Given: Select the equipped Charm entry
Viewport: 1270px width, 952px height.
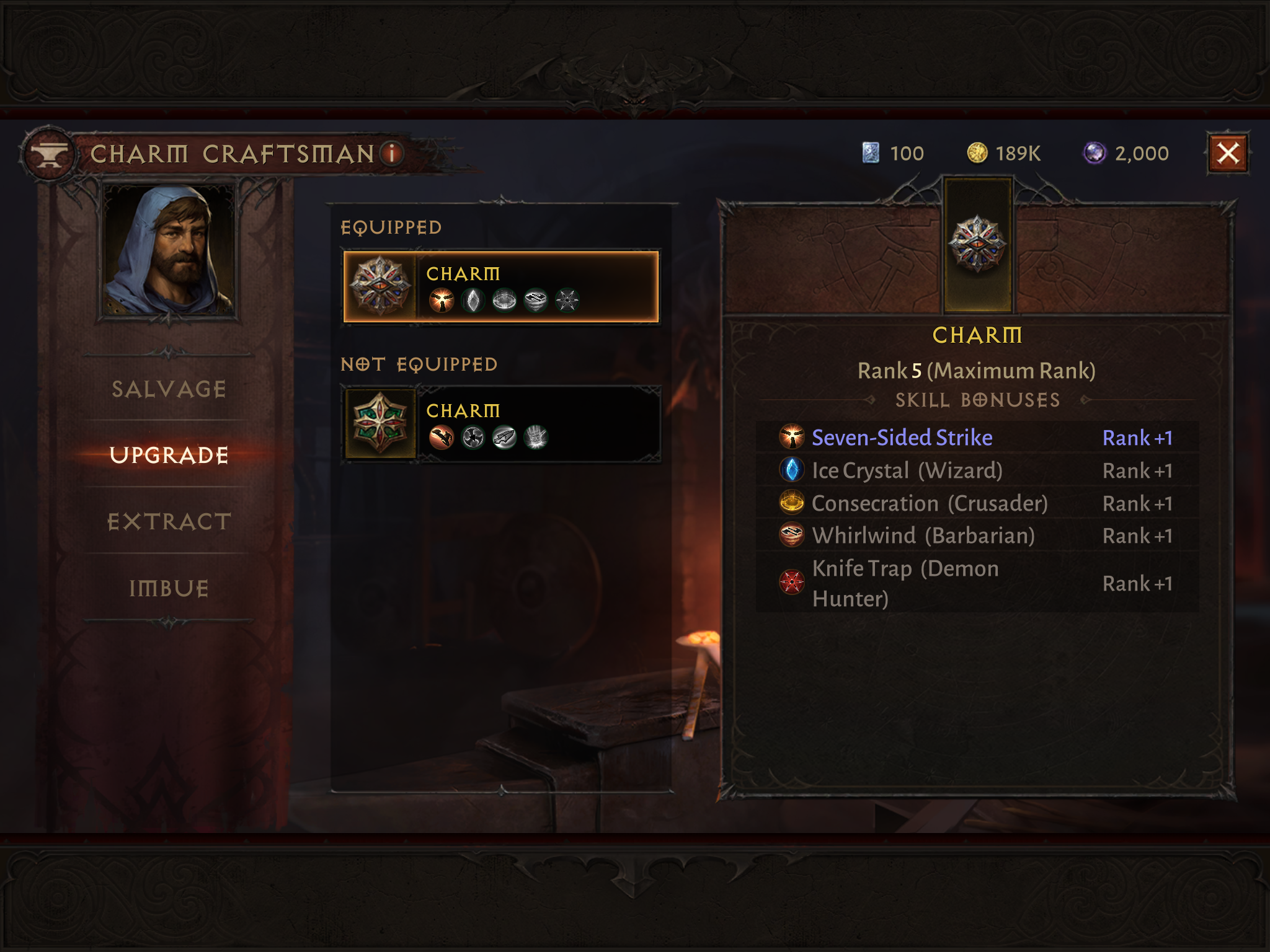Looking at the screenshot, I should click(501, 287).
